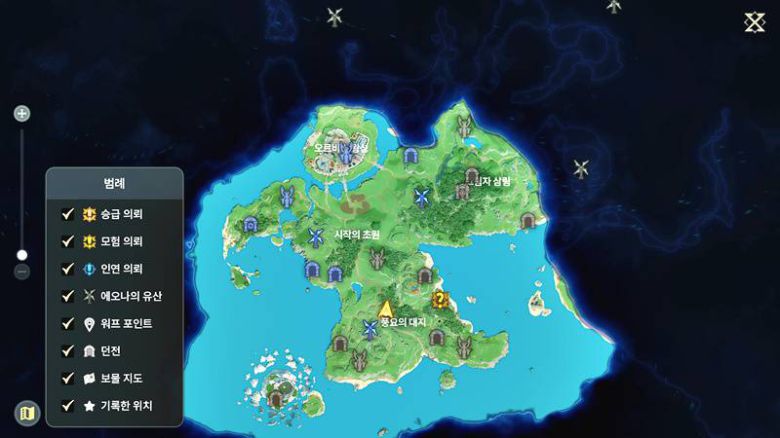Screen dimensions: 780x438
Task: Click the 오르비스 town warp marker
Action: [x=346, y=154]
